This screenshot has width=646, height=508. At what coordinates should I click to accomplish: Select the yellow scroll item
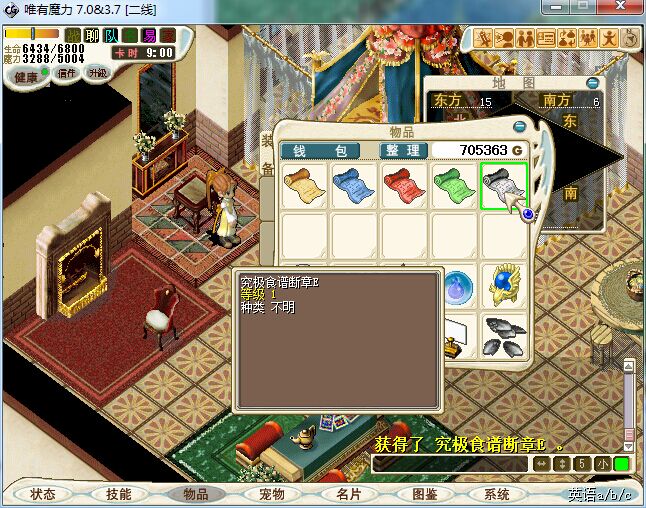[x=302, y=185]
